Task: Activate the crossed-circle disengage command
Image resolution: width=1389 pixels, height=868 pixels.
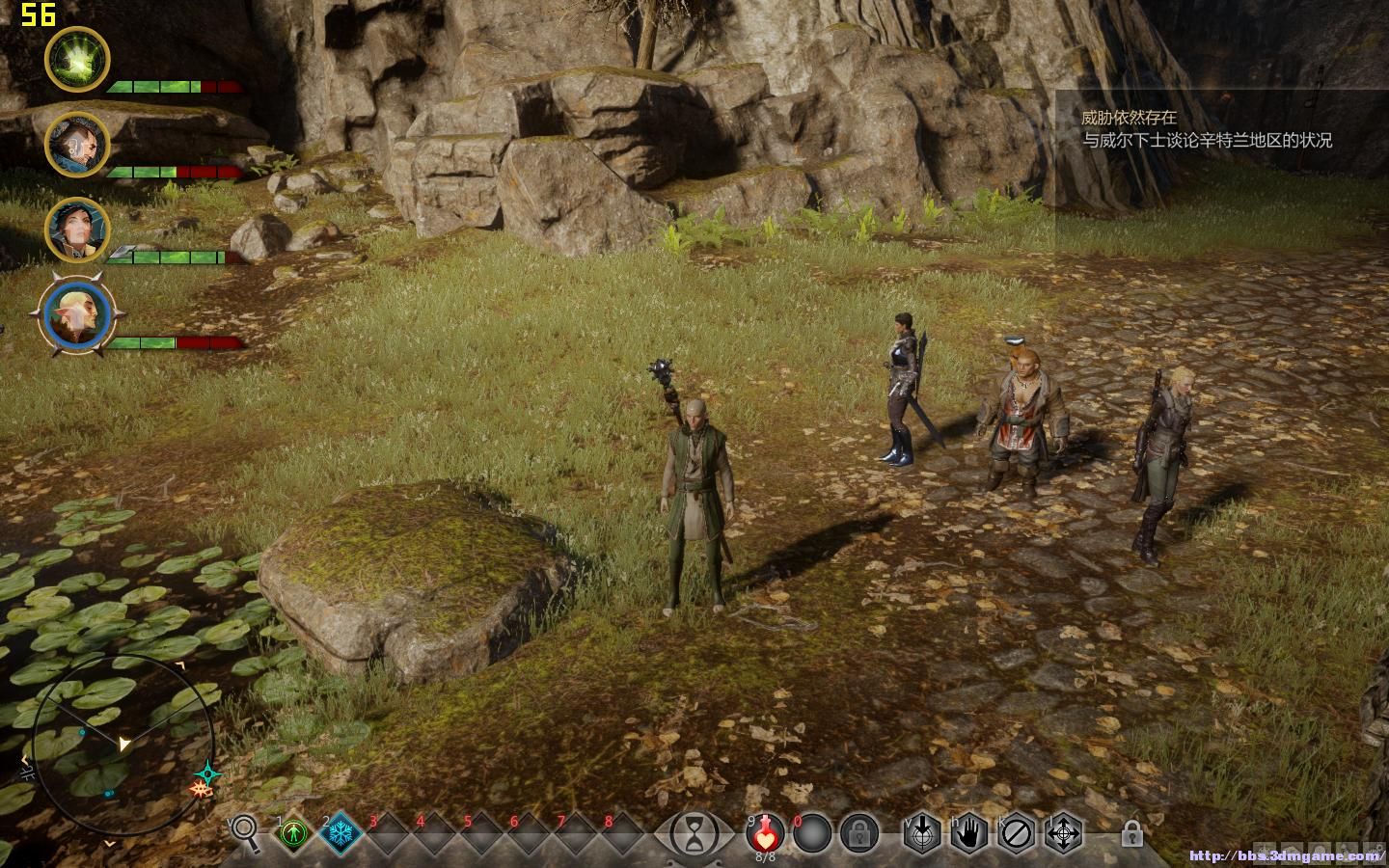Action: pyautogui.click(x=1017, y=832)
